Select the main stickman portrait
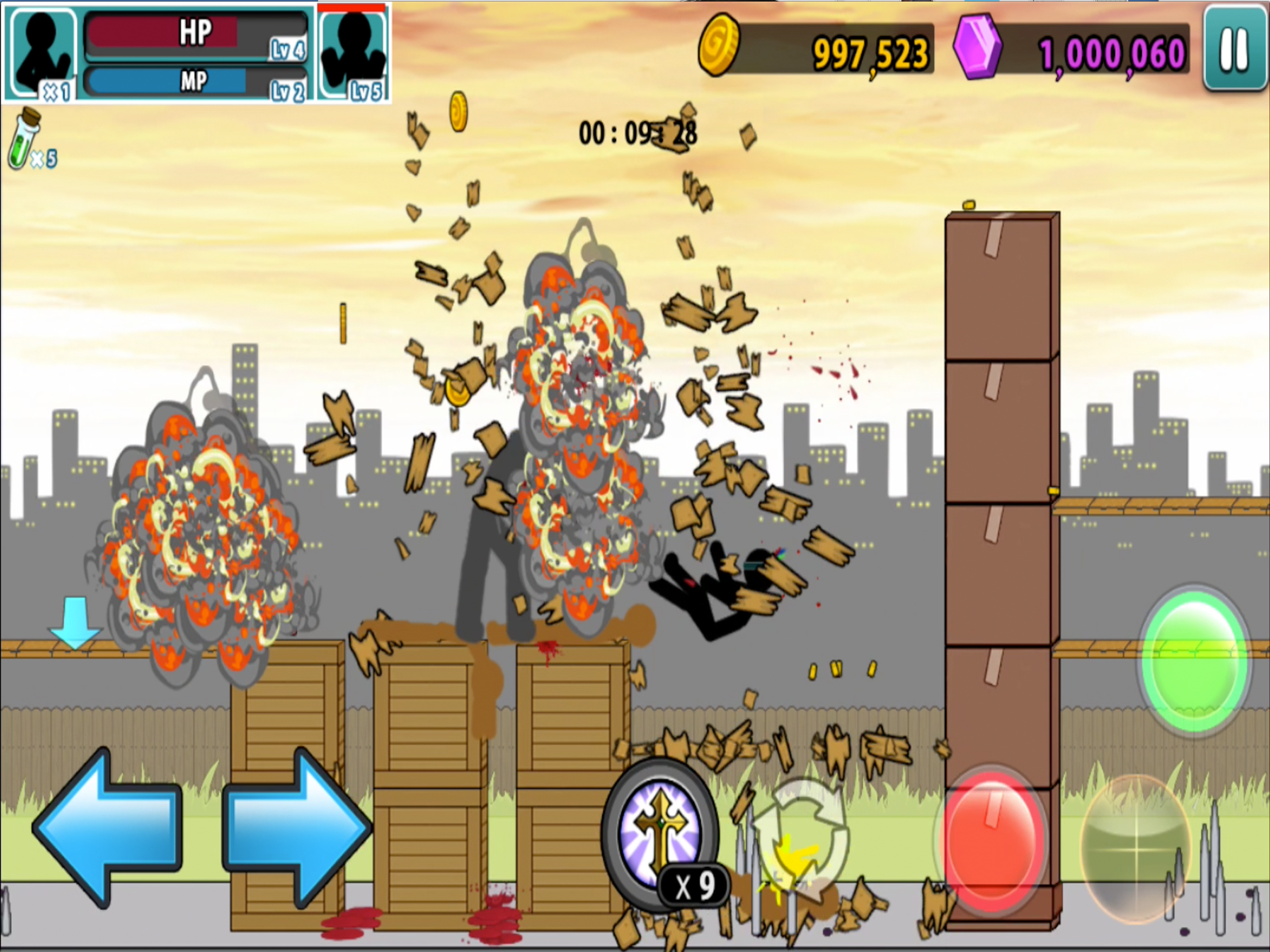The height and width of the screenshot is (952, 1270). point(42,54)
